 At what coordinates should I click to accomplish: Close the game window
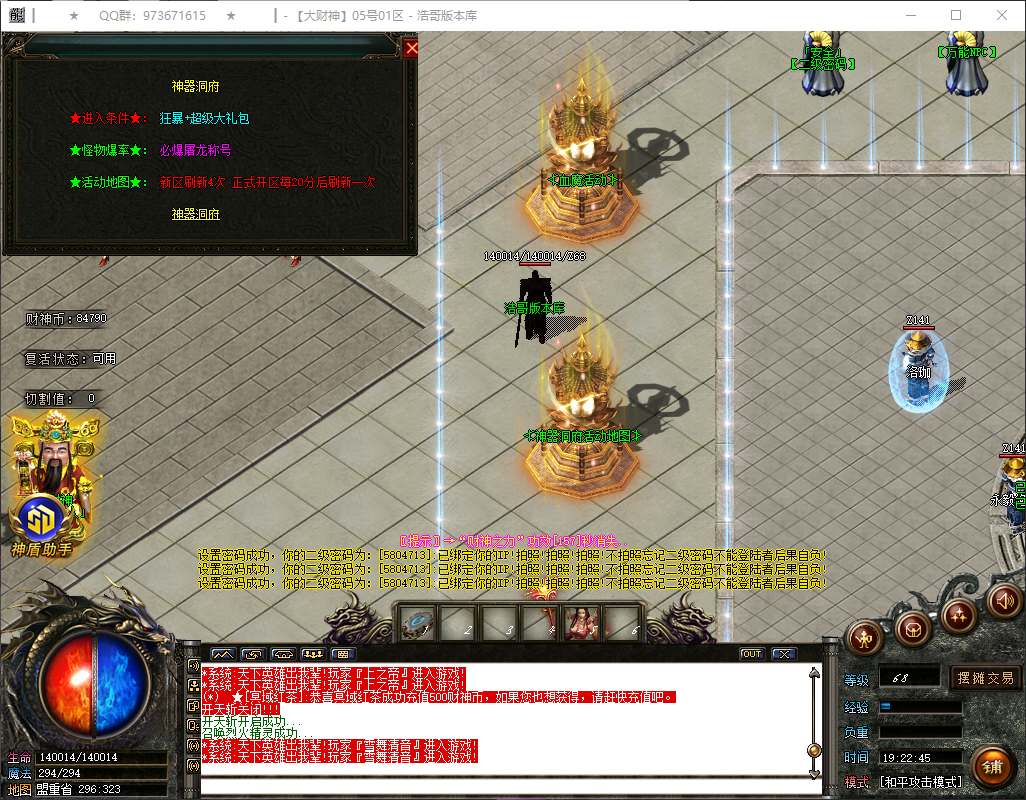point(1002,15)
